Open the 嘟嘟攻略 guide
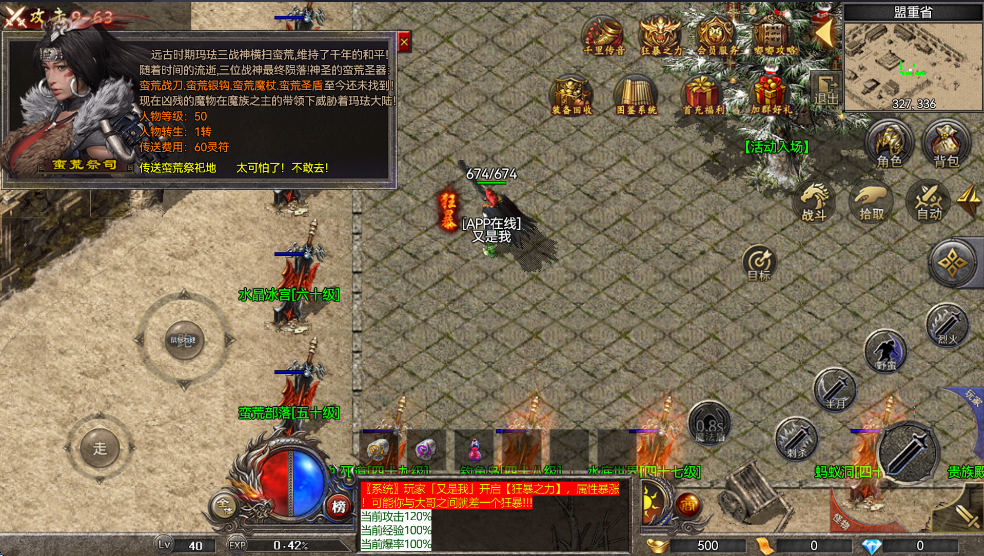 [x=775, y=35]
